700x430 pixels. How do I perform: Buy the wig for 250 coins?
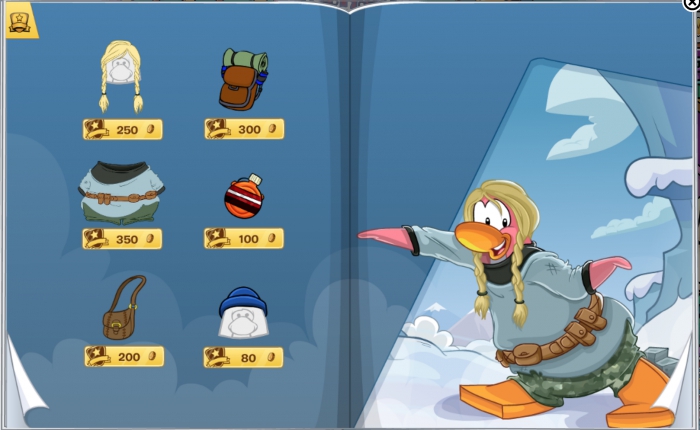tap(122, 129)
